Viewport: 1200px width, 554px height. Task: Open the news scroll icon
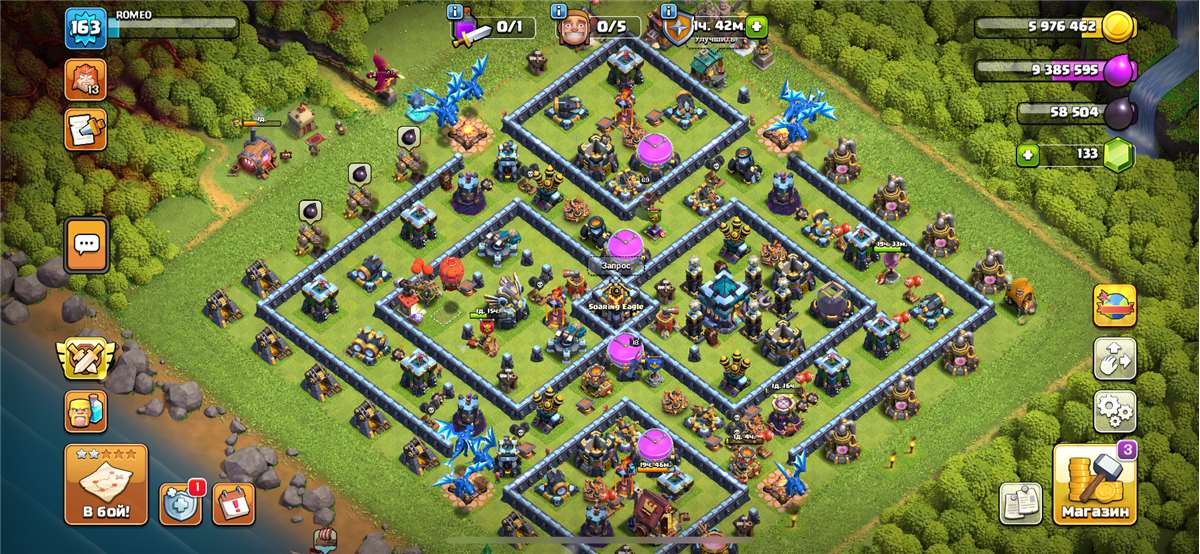coord(85,129)
